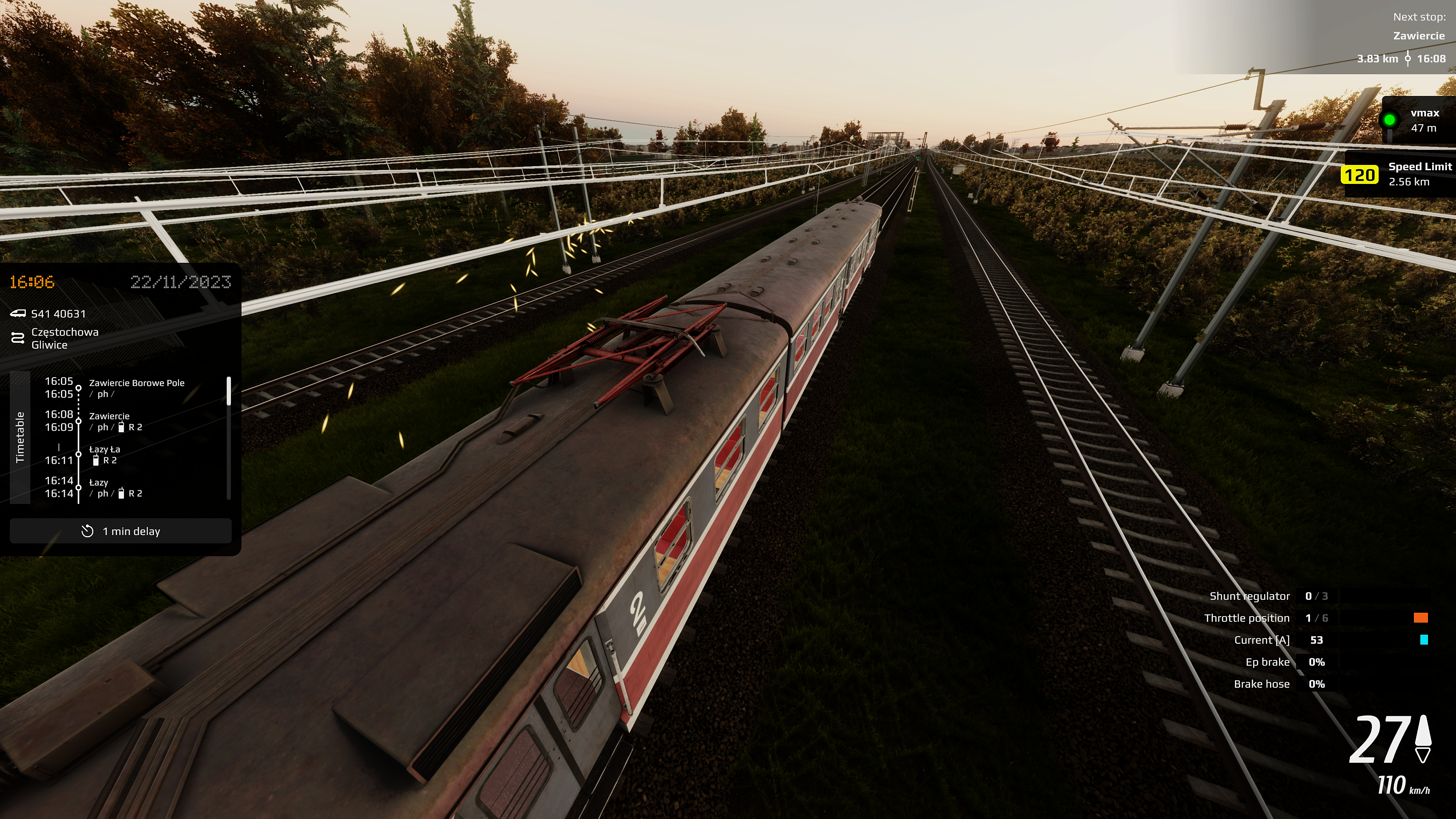Screen dimensions: 1456x819
Task: Click the yellow 120 Speed Limit sign
Action: 1359,175
